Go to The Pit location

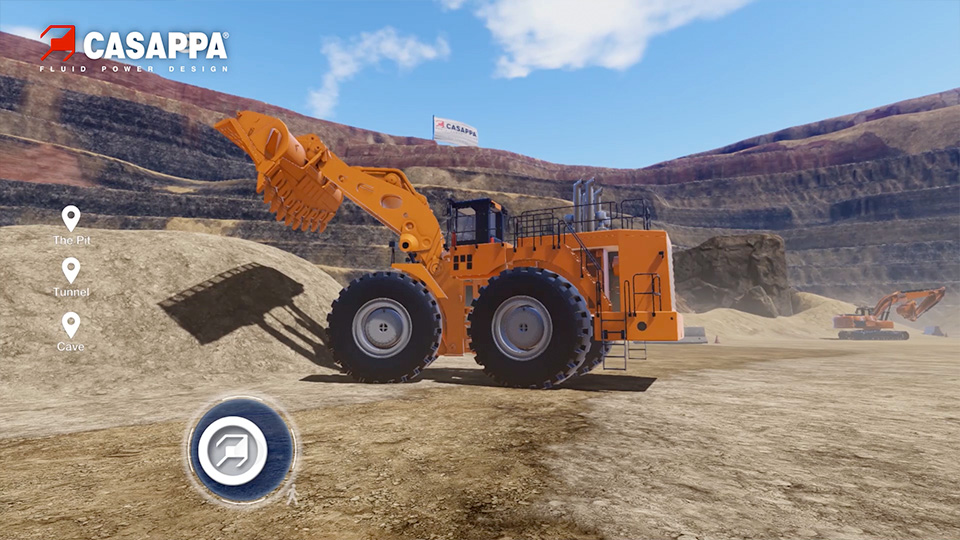click(x=70, y=220)
